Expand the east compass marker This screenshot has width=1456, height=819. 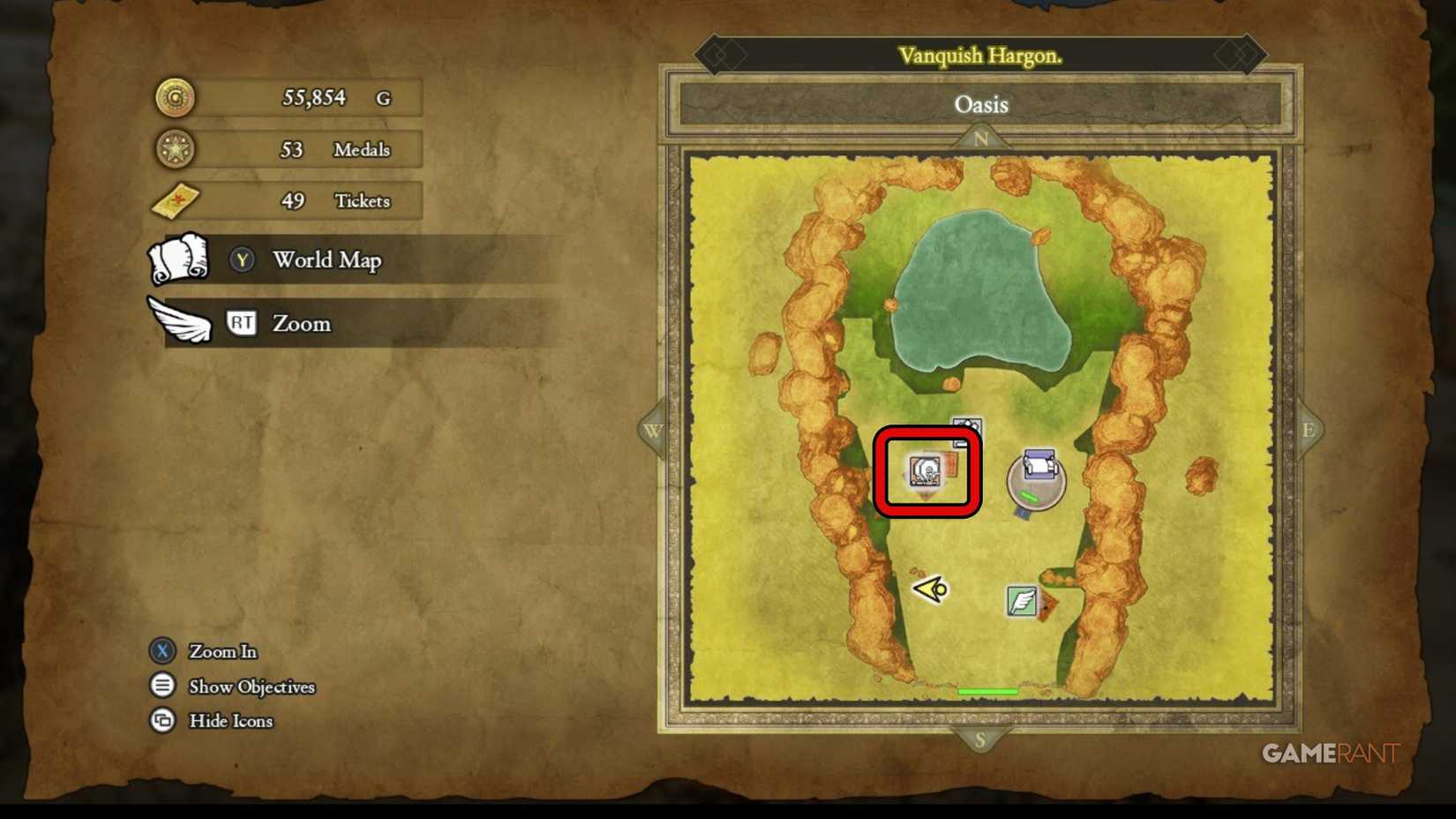(1310, 429)
